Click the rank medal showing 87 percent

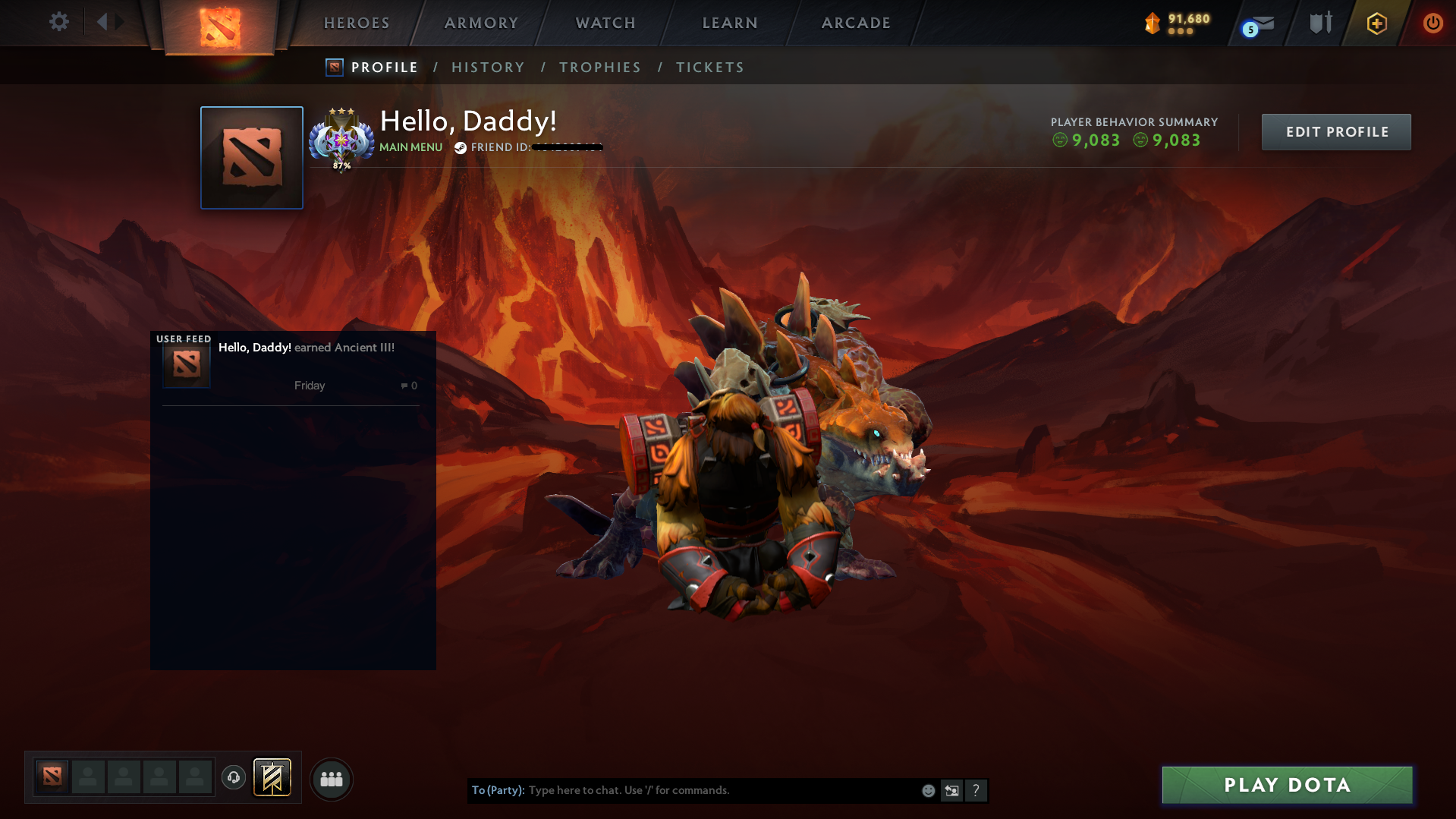click(x=341, y=140)
